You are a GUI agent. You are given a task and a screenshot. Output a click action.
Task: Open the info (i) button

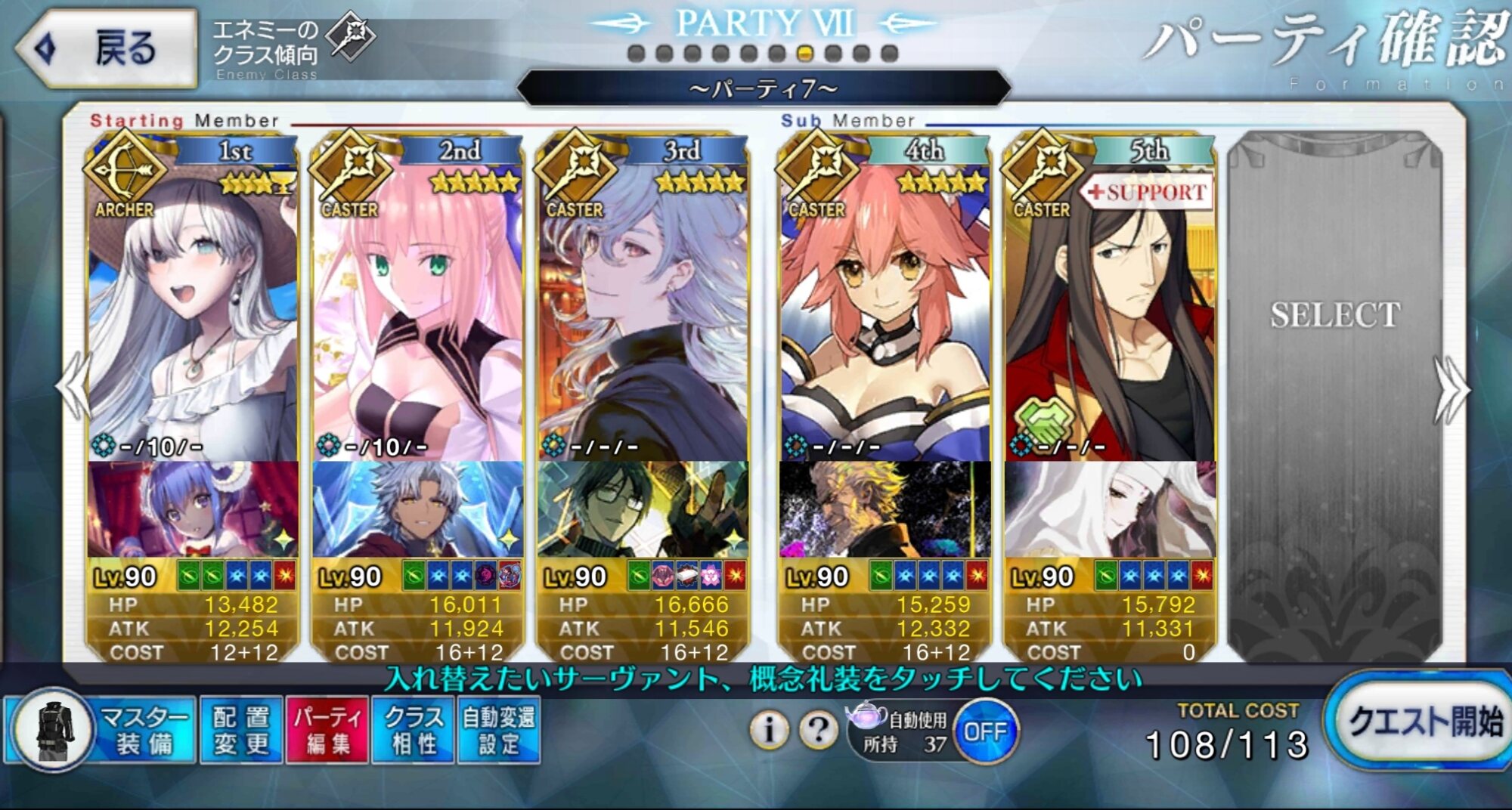pos(770,730)
